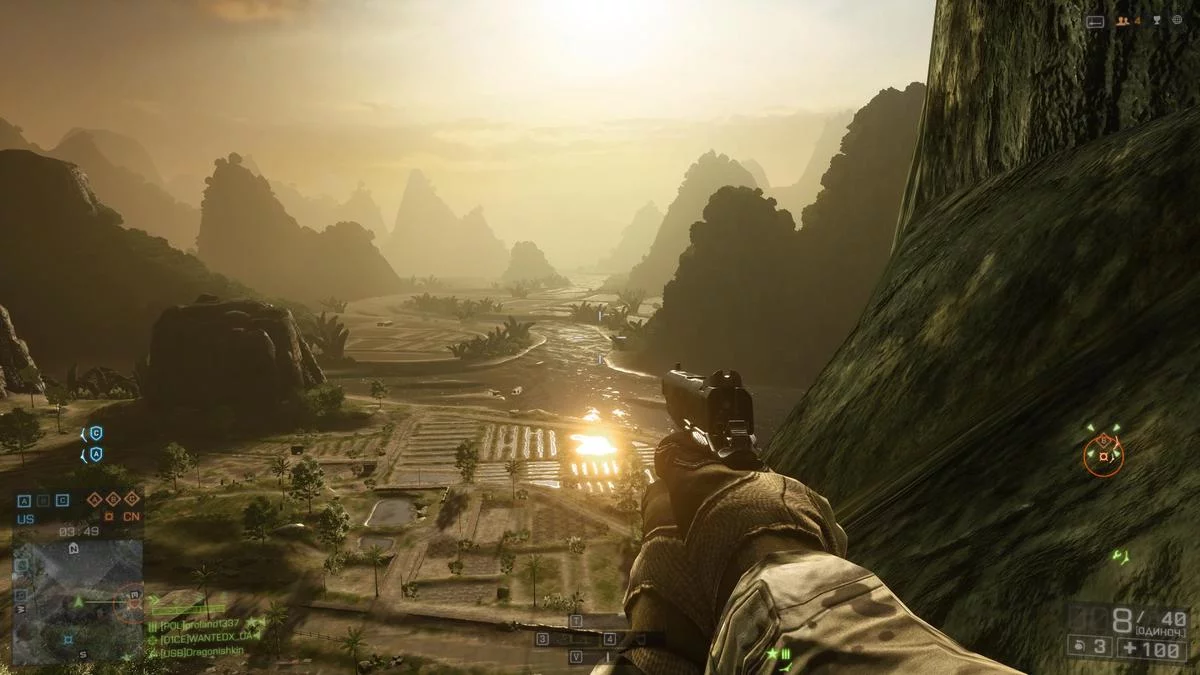Select the blue square A flag indicator

[23, 501]
